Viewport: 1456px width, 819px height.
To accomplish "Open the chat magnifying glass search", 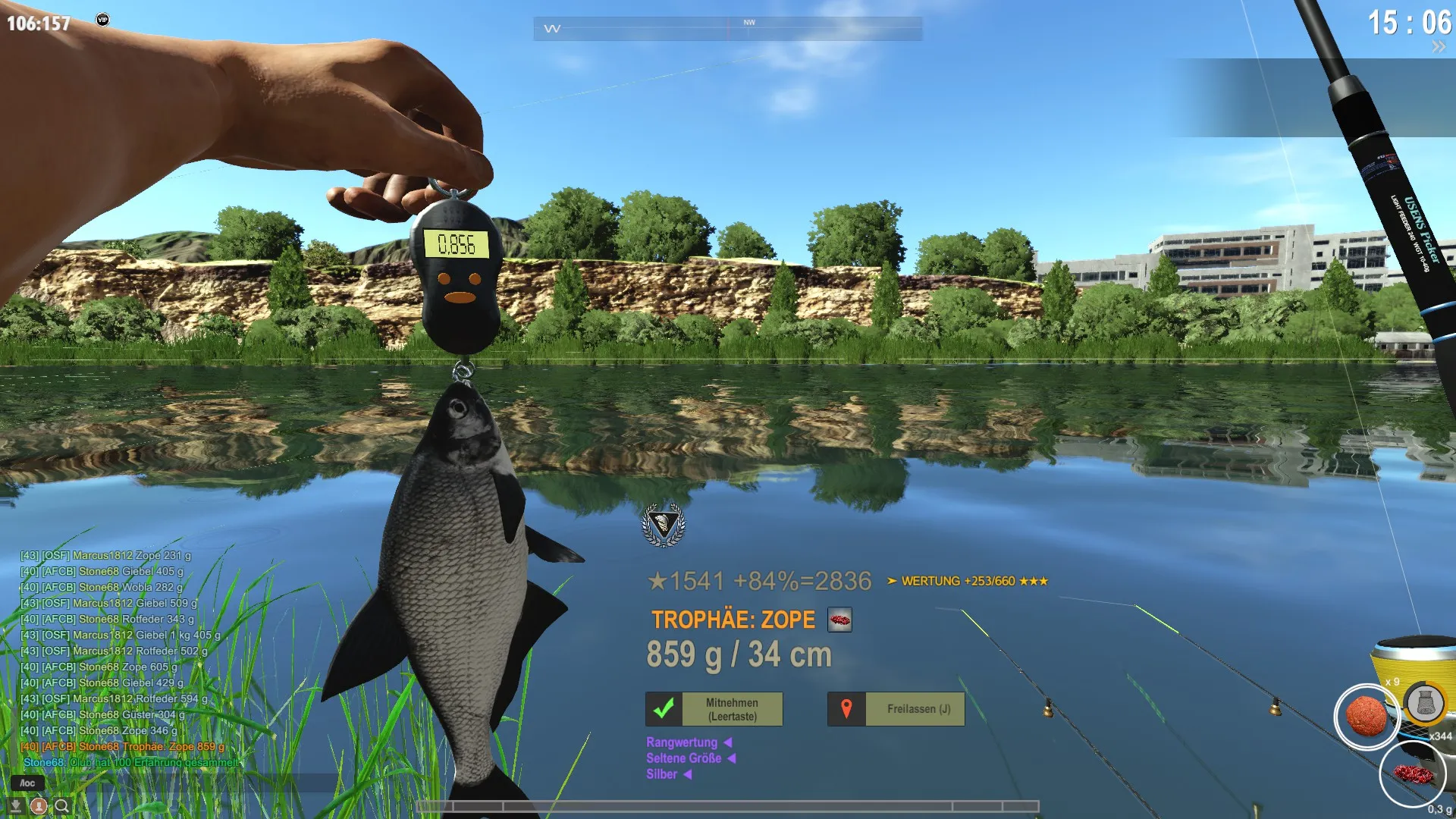I will [62, 805].
